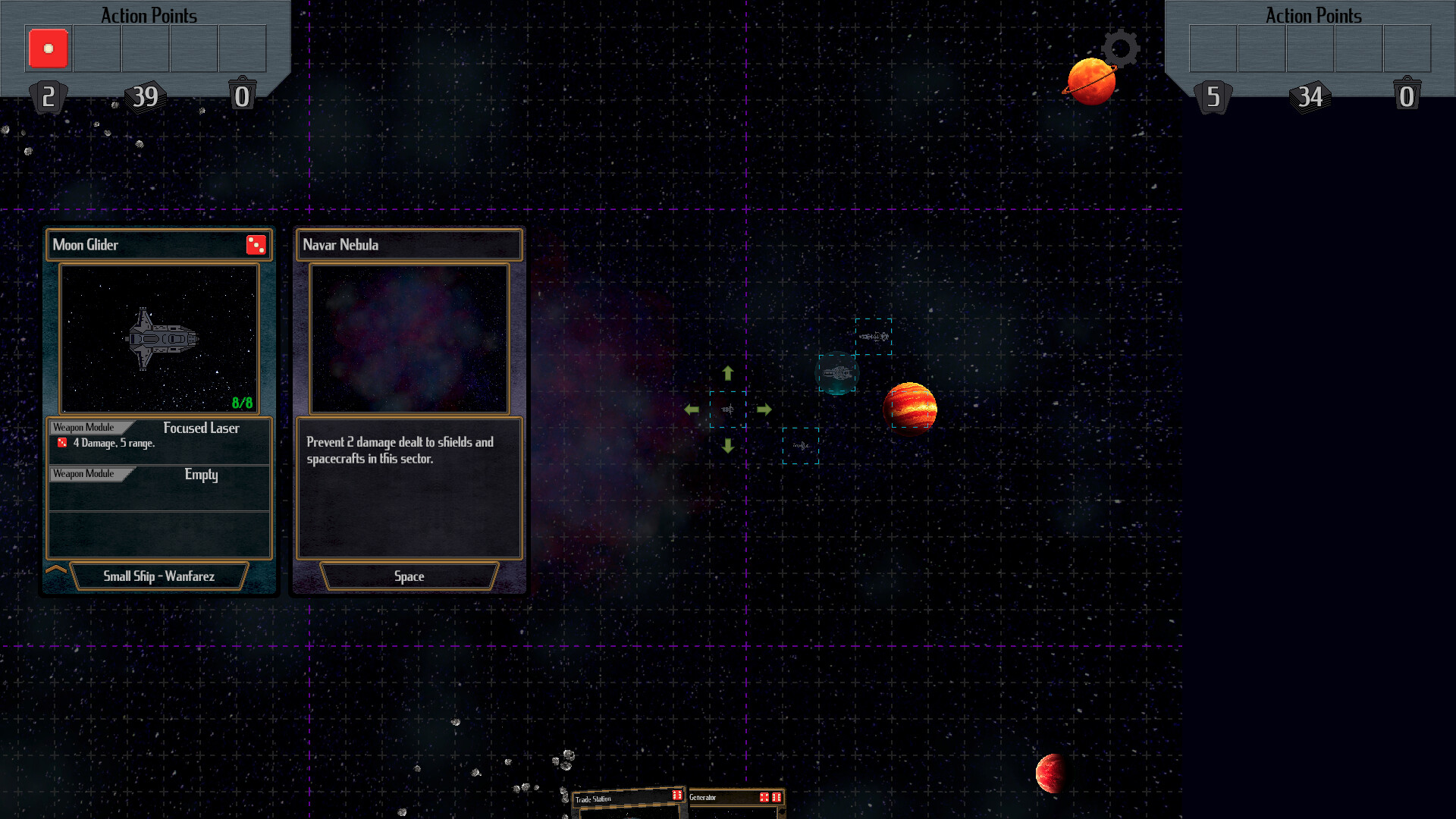Select the red die in the first Action Points slot
The height and width of the screenshot is (819, 1456).
tap(48, 48)
